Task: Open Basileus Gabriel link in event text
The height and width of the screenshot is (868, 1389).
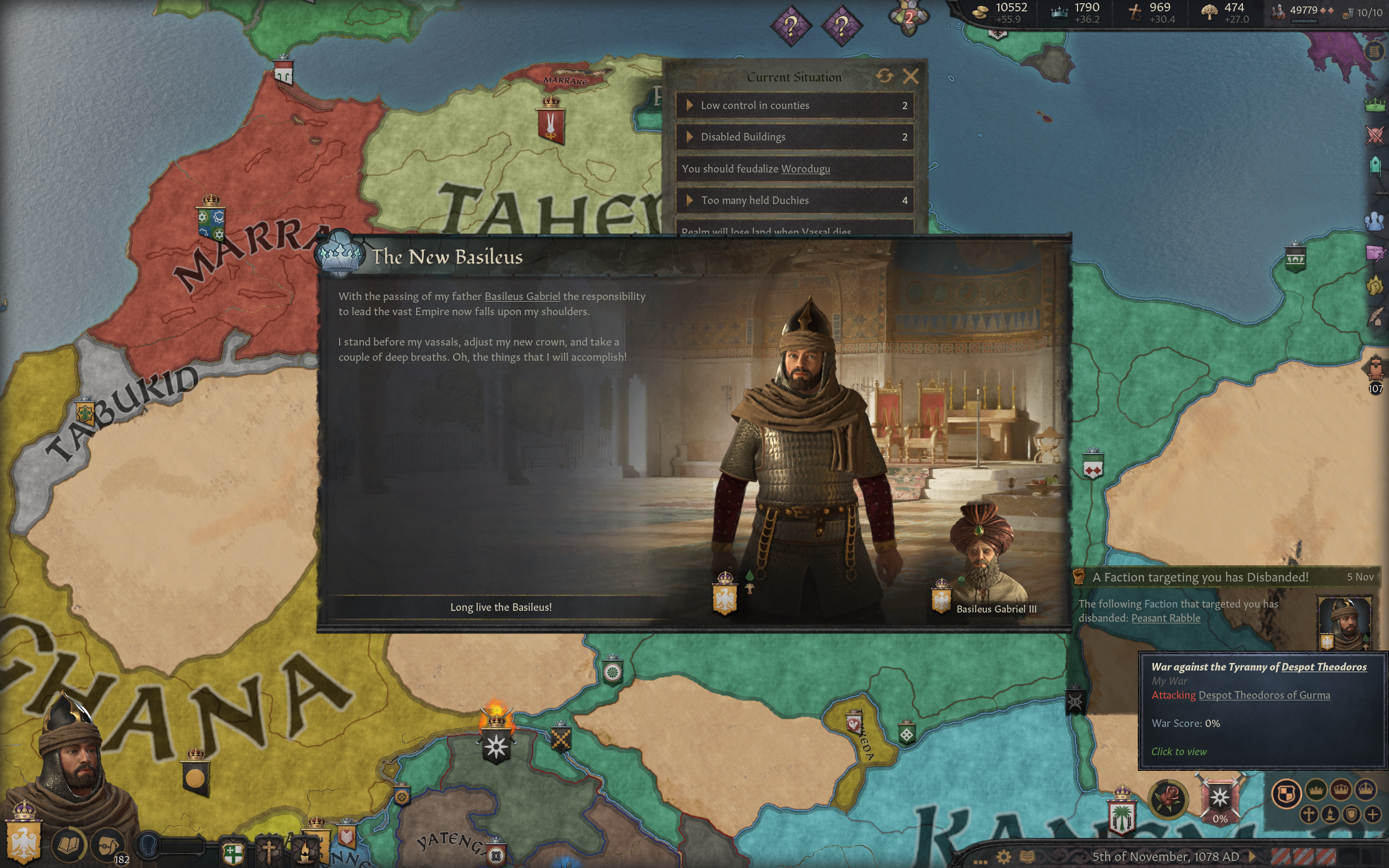Action: [522, 296]
